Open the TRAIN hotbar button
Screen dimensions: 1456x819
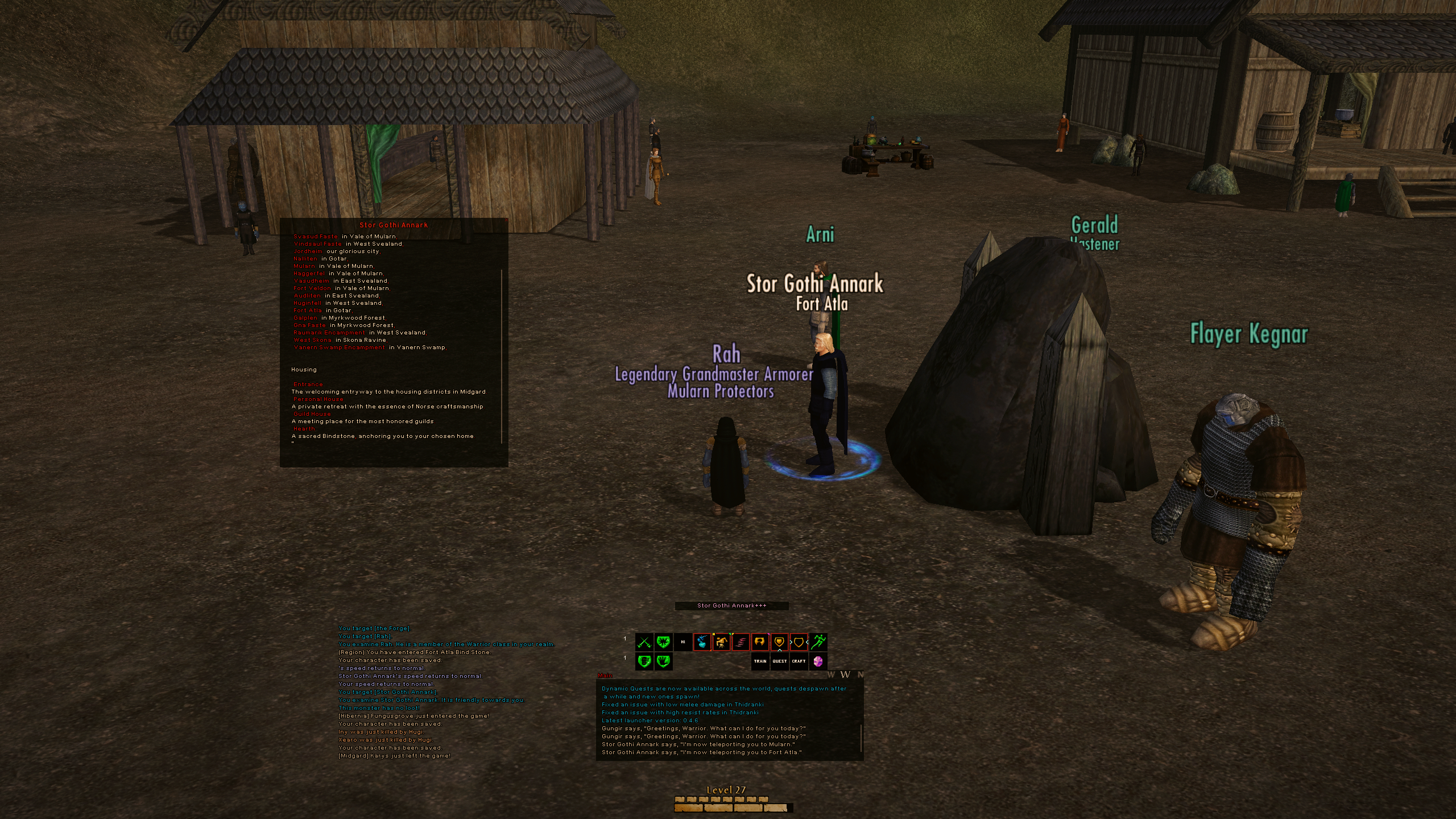pos(760,661)
